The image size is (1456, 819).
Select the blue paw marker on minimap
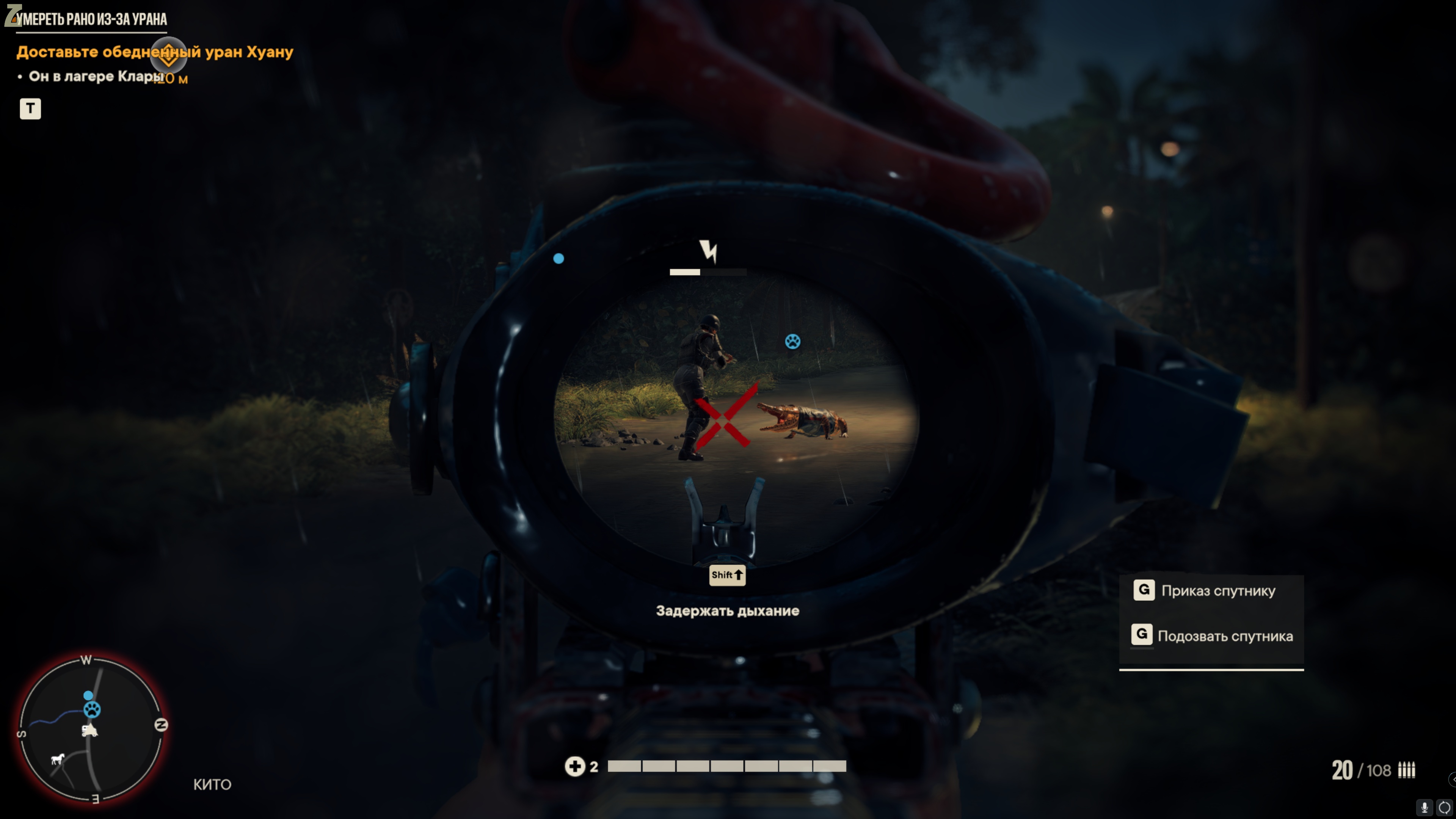[92, 709]
